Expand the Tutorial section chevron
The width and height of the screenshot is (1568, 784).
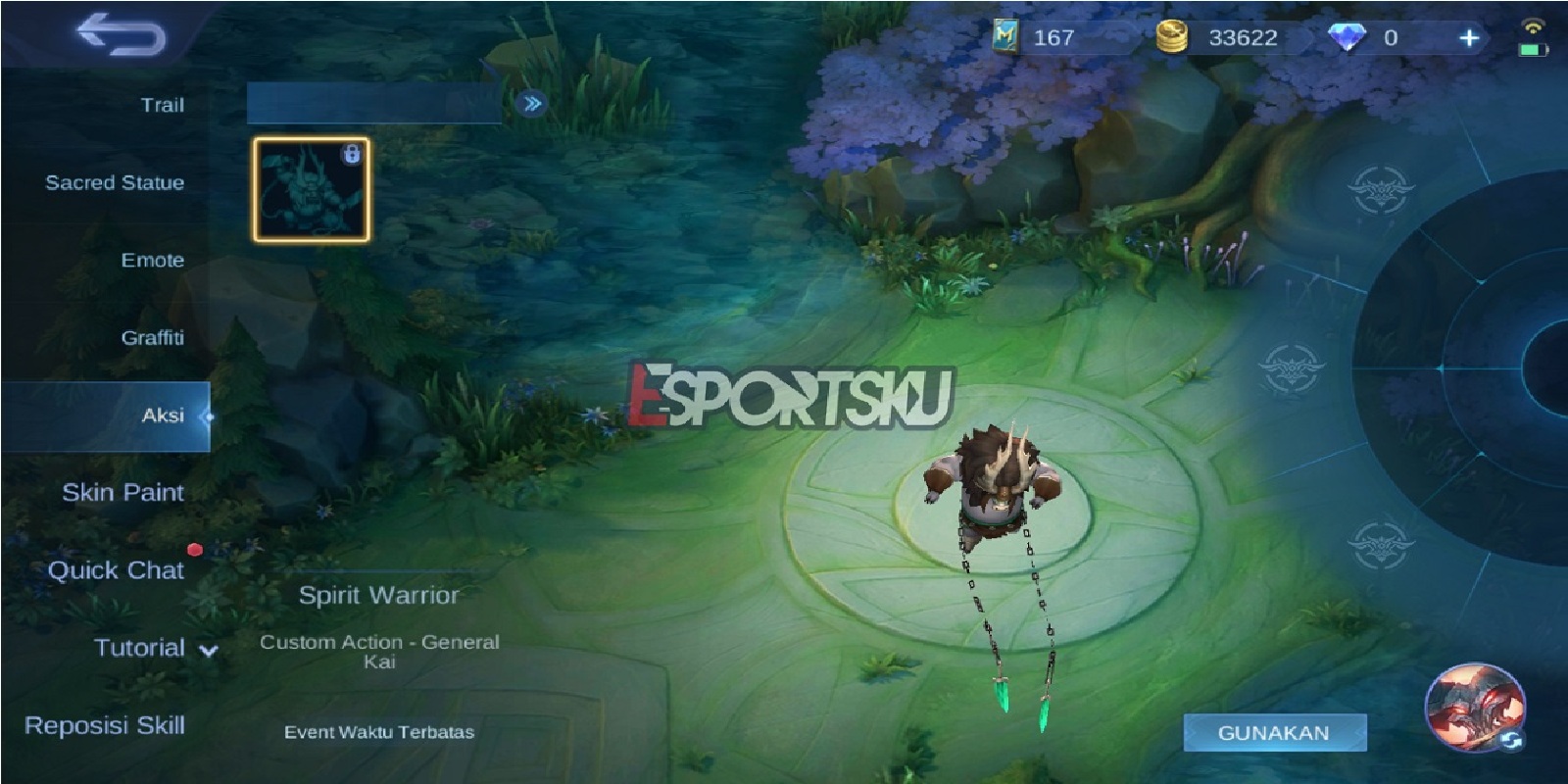coord(208,650)
